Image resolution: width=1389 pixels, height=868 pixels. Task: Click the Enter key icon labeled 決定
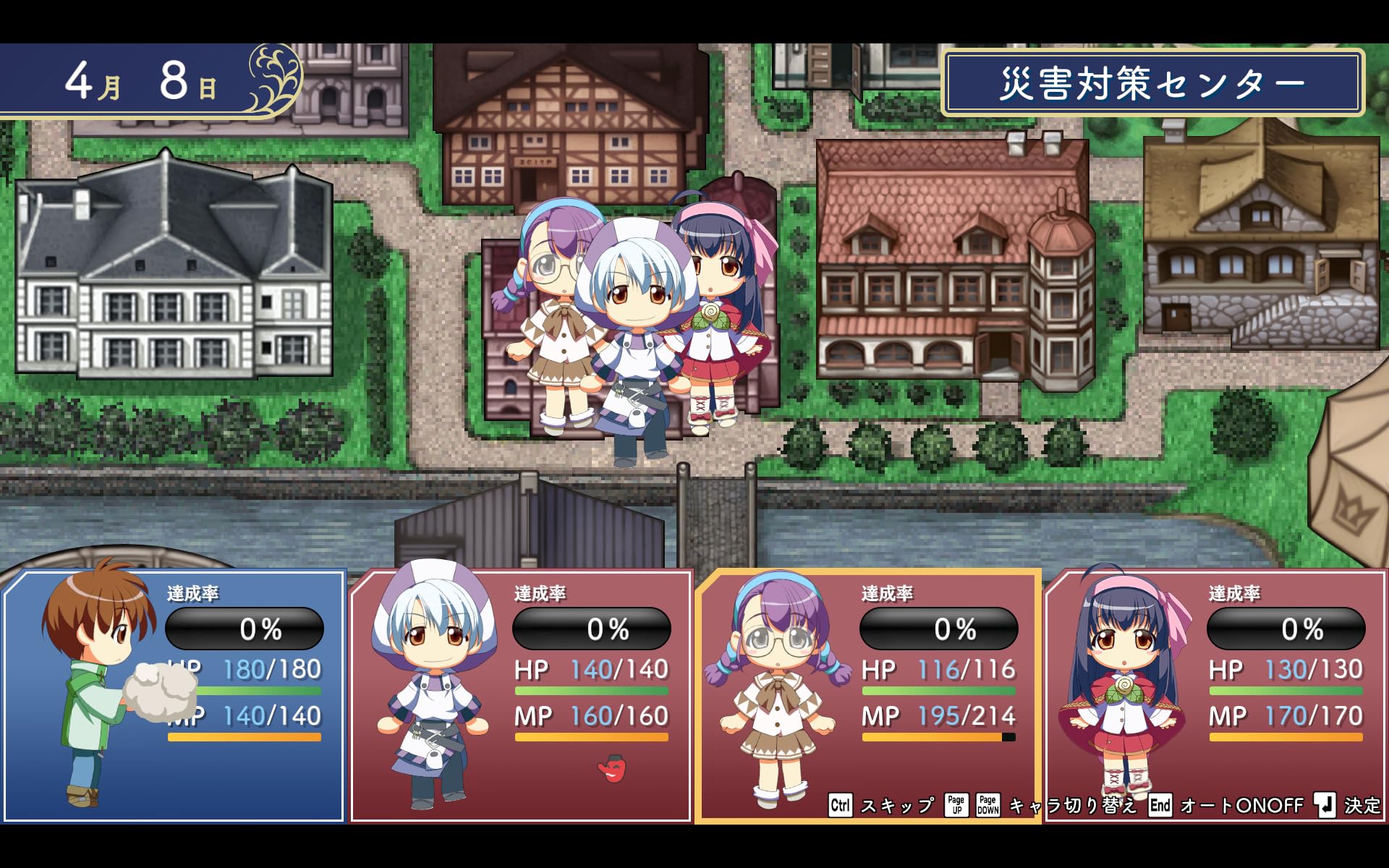point(1325,805)
